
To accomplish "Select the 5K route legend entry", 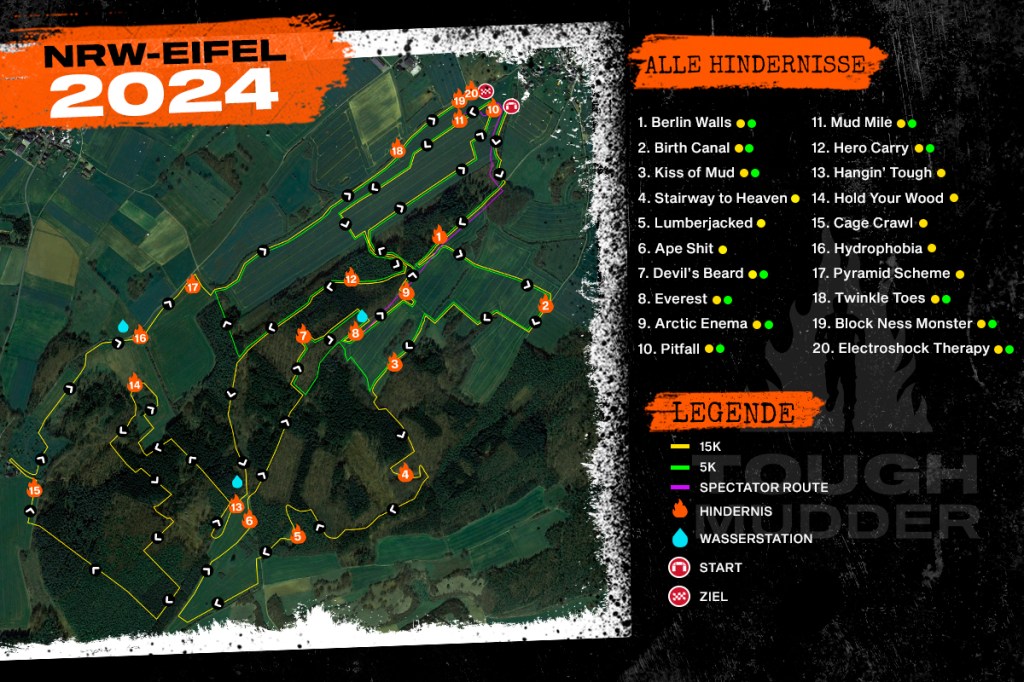I will coord(709,467).
